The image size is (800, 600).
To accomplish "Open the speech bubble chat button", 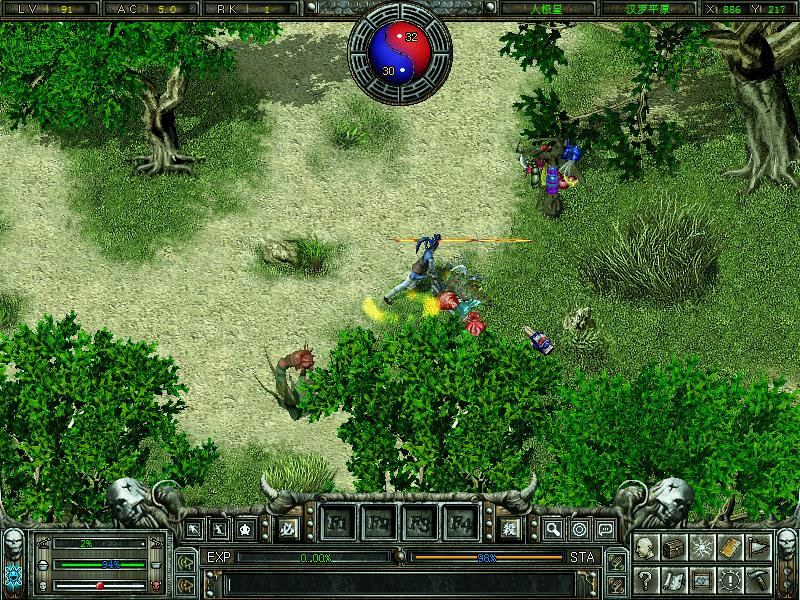I will (x=605, y=528).
